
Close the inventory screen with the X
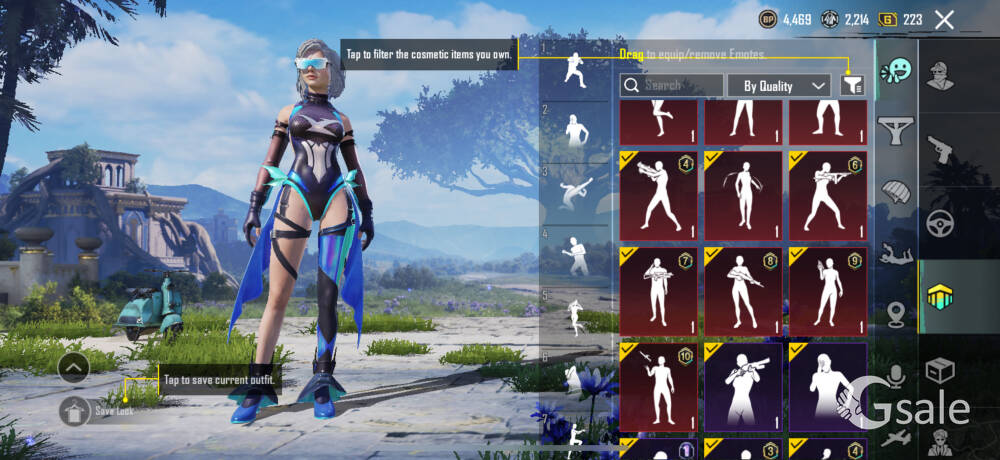click(x=944, y=19)
